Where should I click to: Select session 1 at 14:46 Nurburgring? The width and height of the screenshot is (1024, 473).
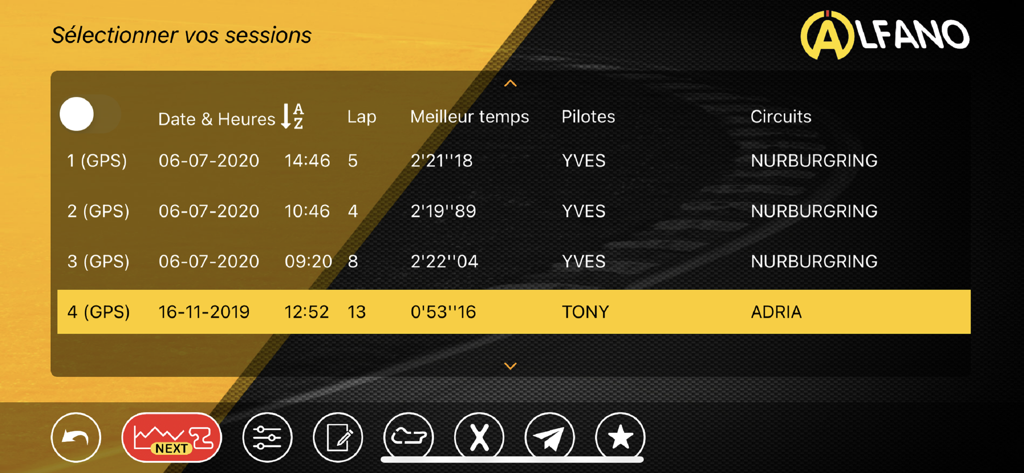point(510,161)
